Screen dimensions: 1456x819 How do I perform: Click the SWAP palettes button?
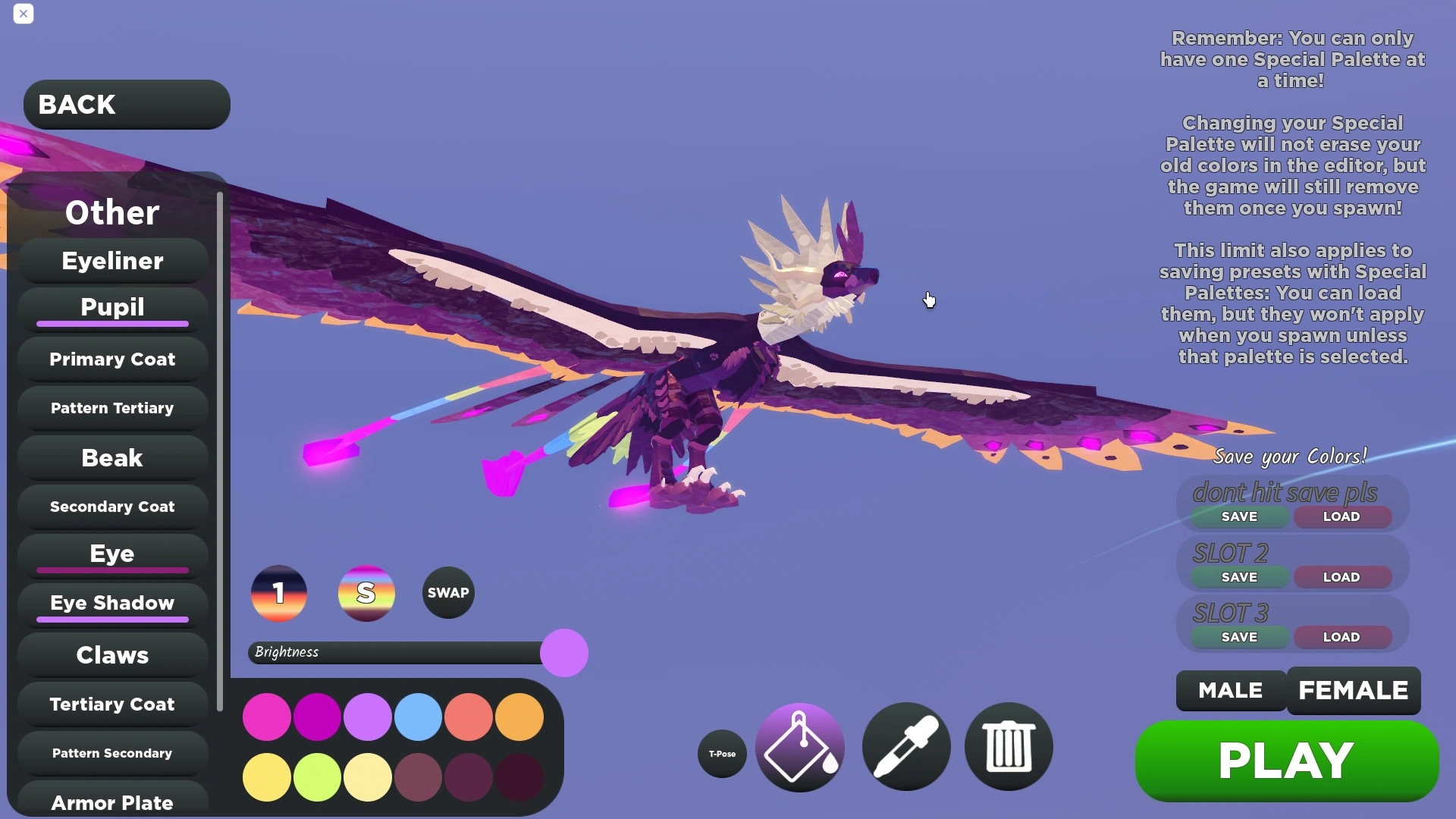(x=447, y=593)
